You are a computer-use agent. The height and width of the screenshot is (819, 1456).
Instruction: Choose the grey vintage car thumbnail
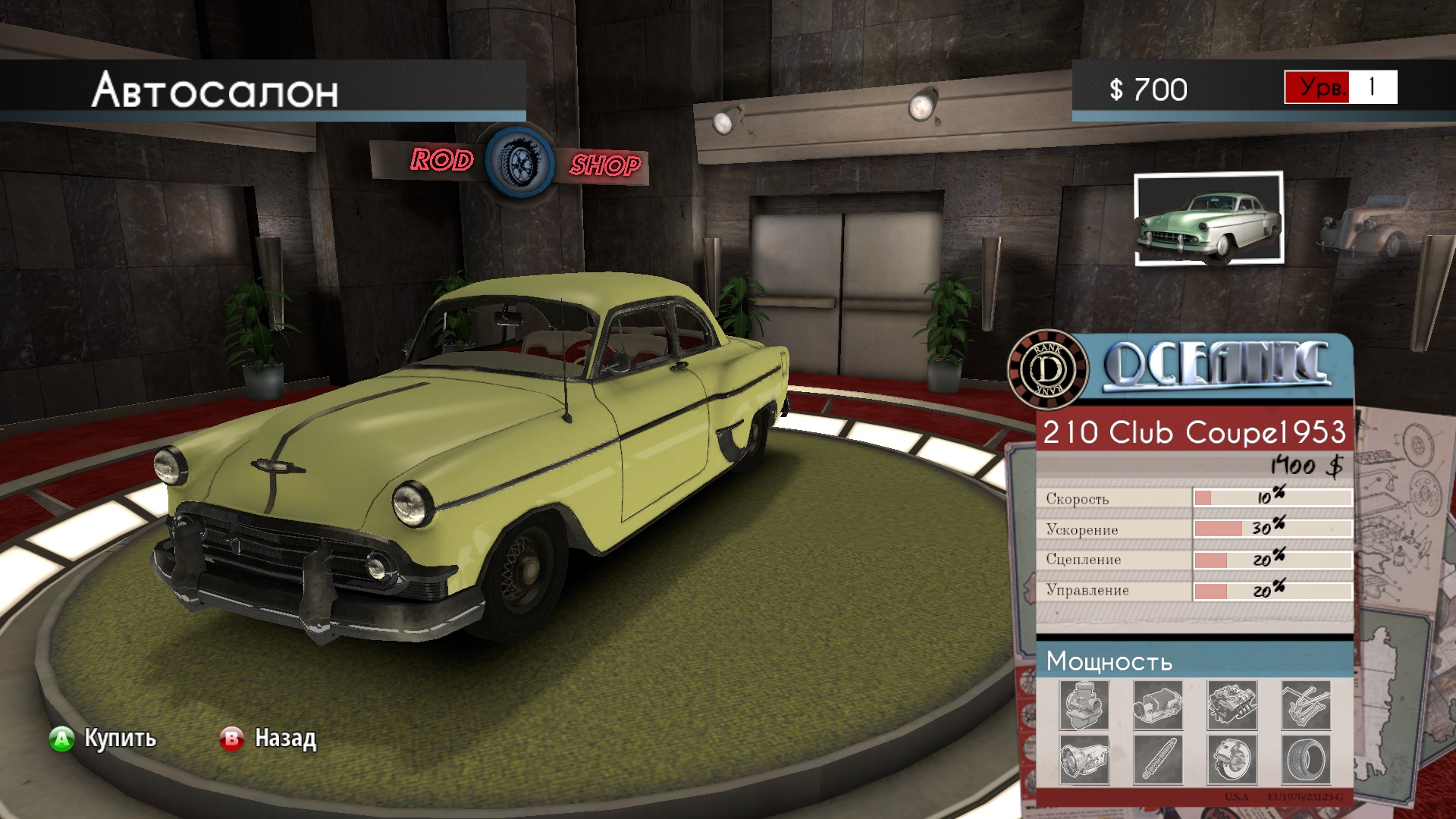pyautogui.click(x=1371, y=225)
